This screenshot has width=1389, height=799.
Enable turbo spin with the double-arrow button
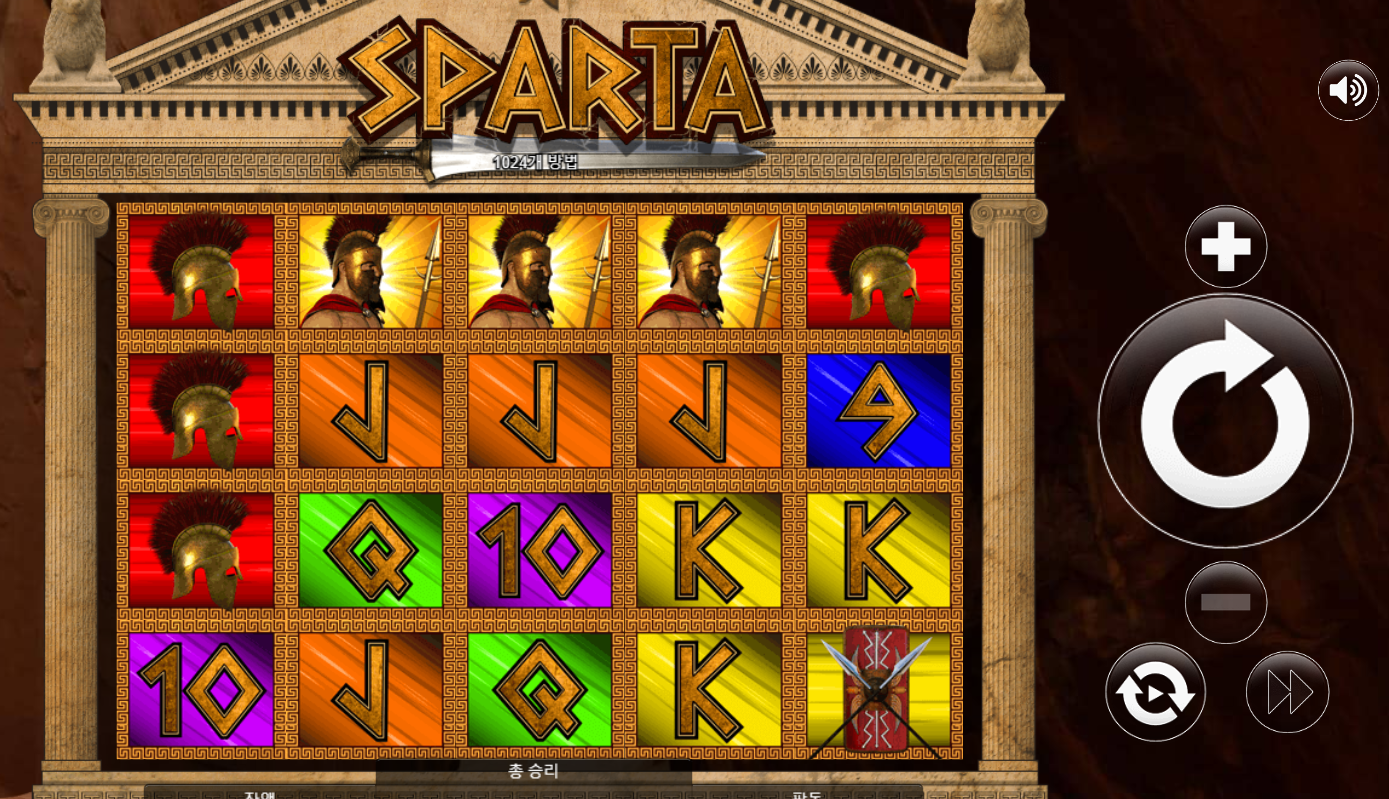(1288, 692)
